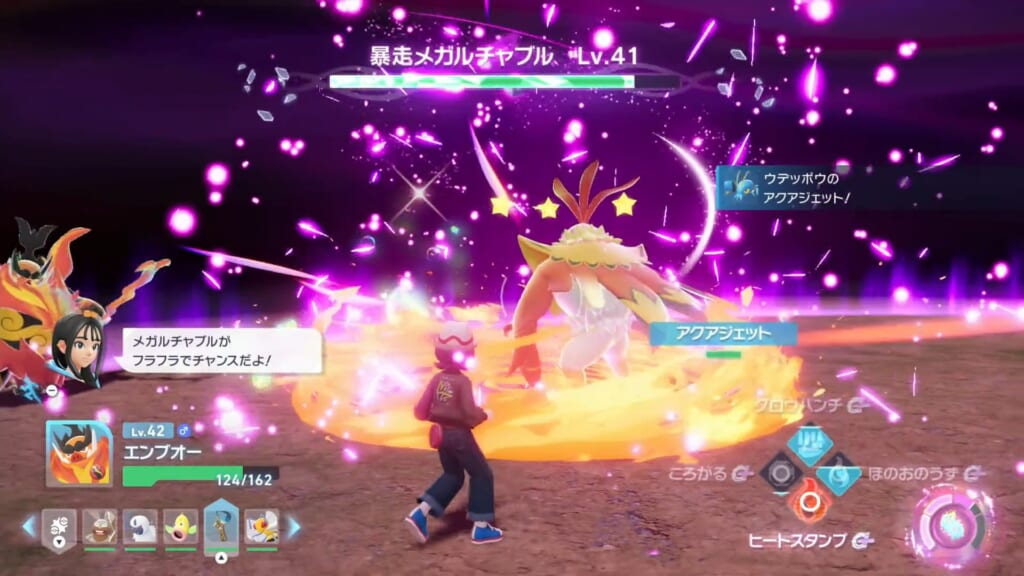This screenshot has height=576, width=1024.
Task: Select the ほのおのうず move icon
Action: (x=840, y=472)
